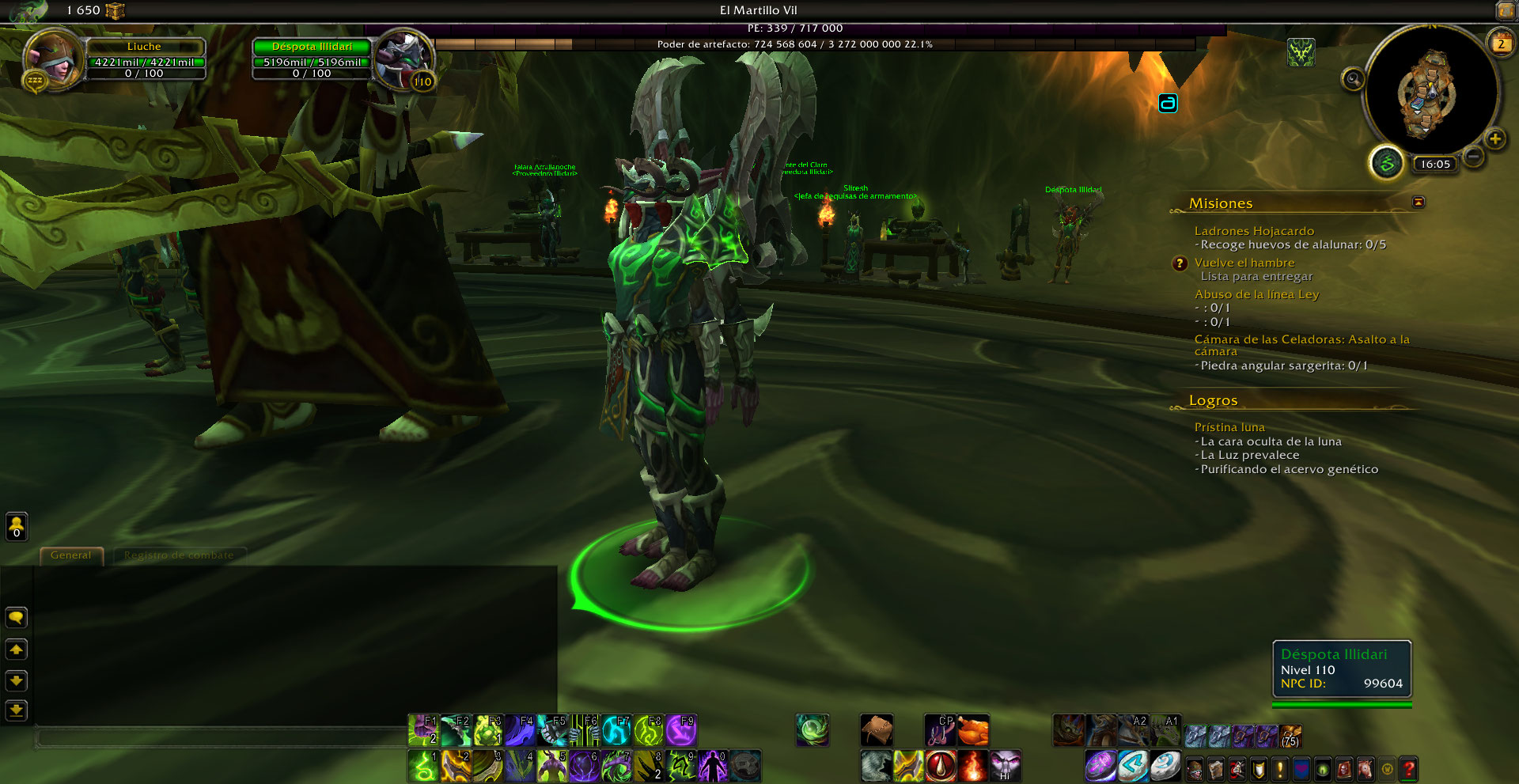Open the green class hall report button

point(1385,164)
